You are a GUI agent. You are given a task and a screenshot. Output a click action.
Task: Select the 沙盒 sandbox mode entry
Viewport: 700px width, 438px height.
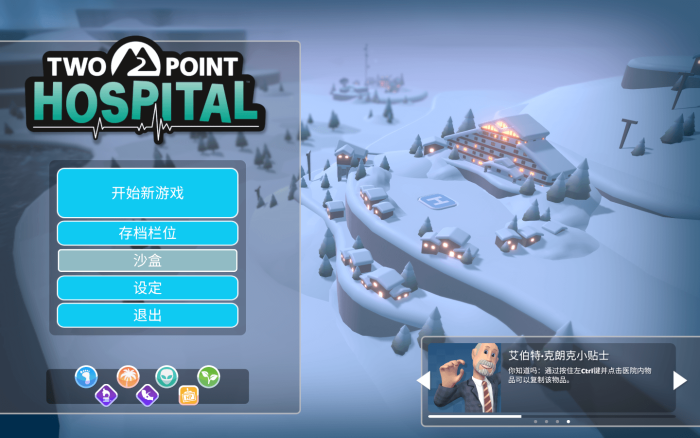click(147, 260)
